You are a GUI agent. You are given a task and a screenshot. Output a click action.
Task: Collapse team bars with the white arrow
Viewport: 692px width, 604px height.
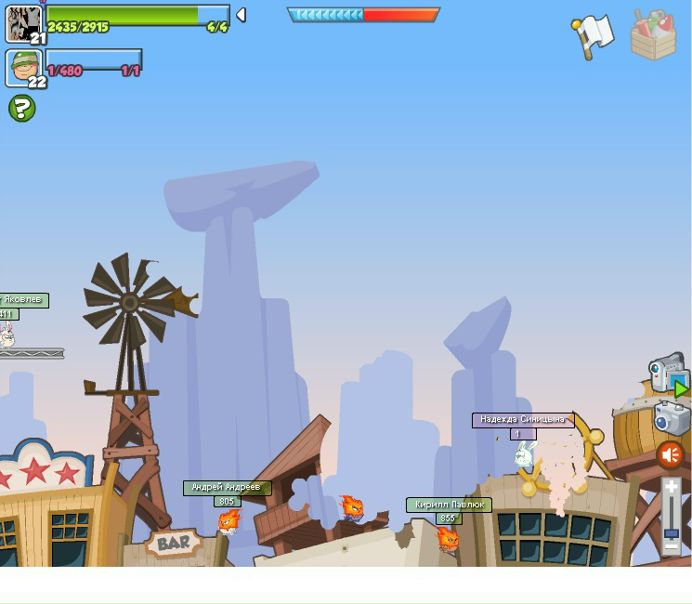241,15
